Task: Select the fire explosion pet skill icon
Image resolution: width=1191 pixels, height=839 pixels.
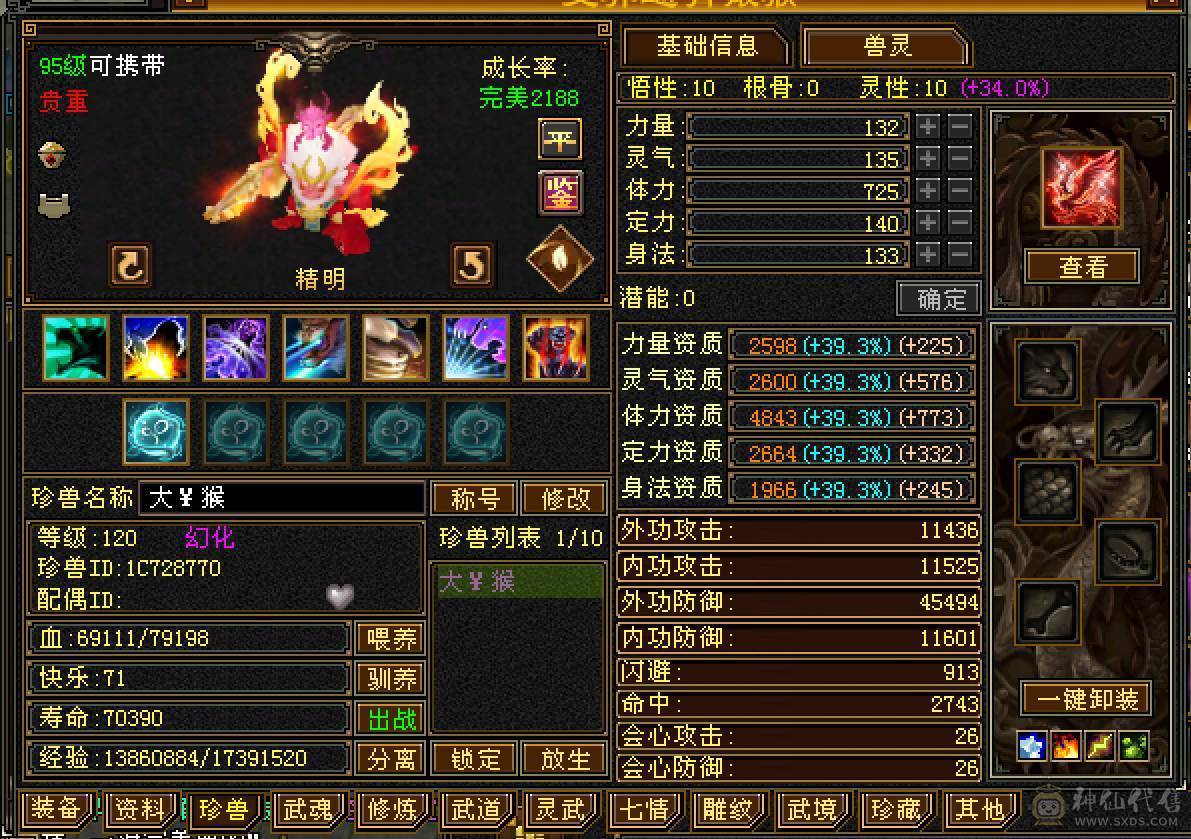Action: pos(156,348)
